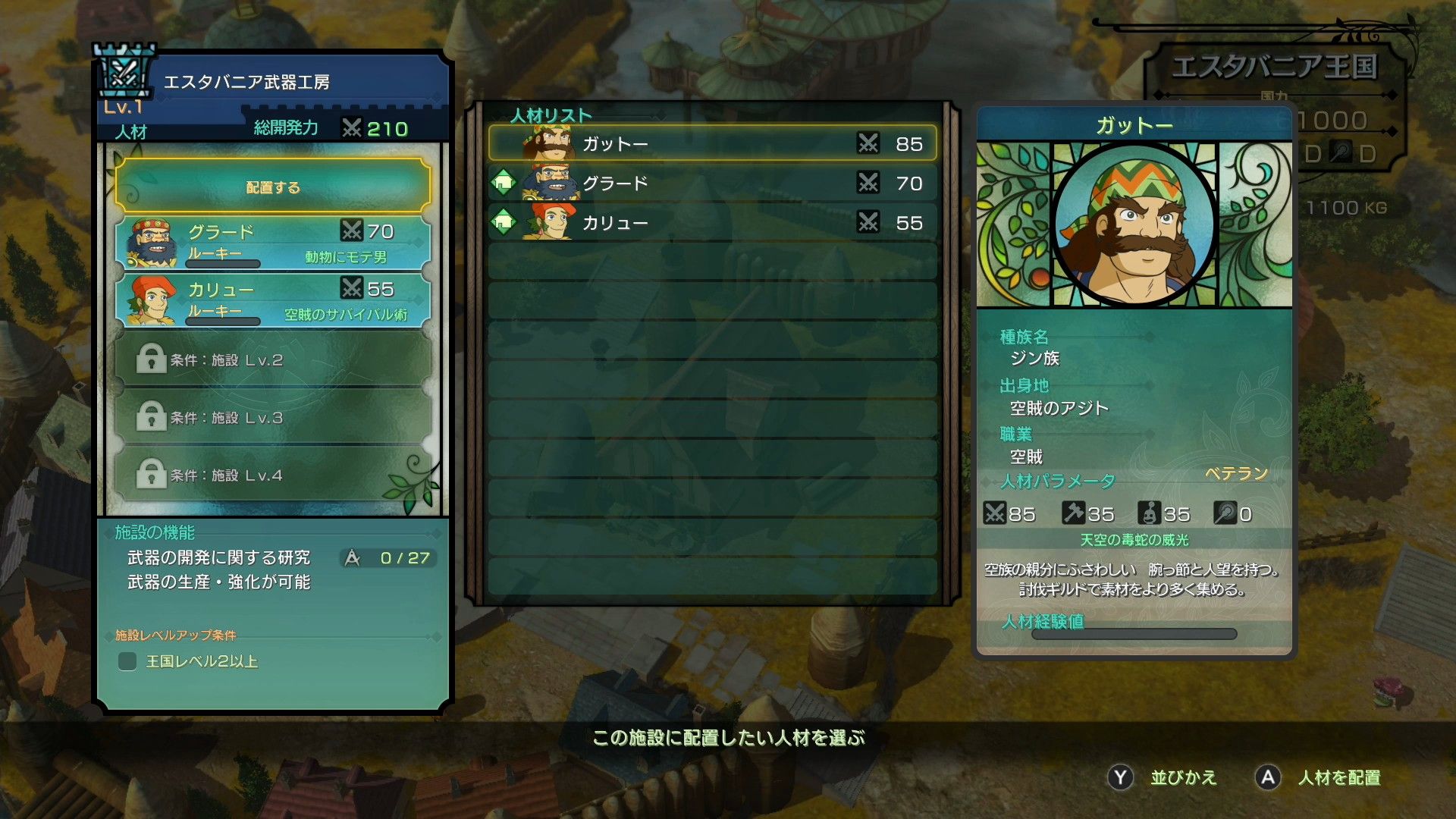Select グラード row in the personnel list

tap(712, 184)
